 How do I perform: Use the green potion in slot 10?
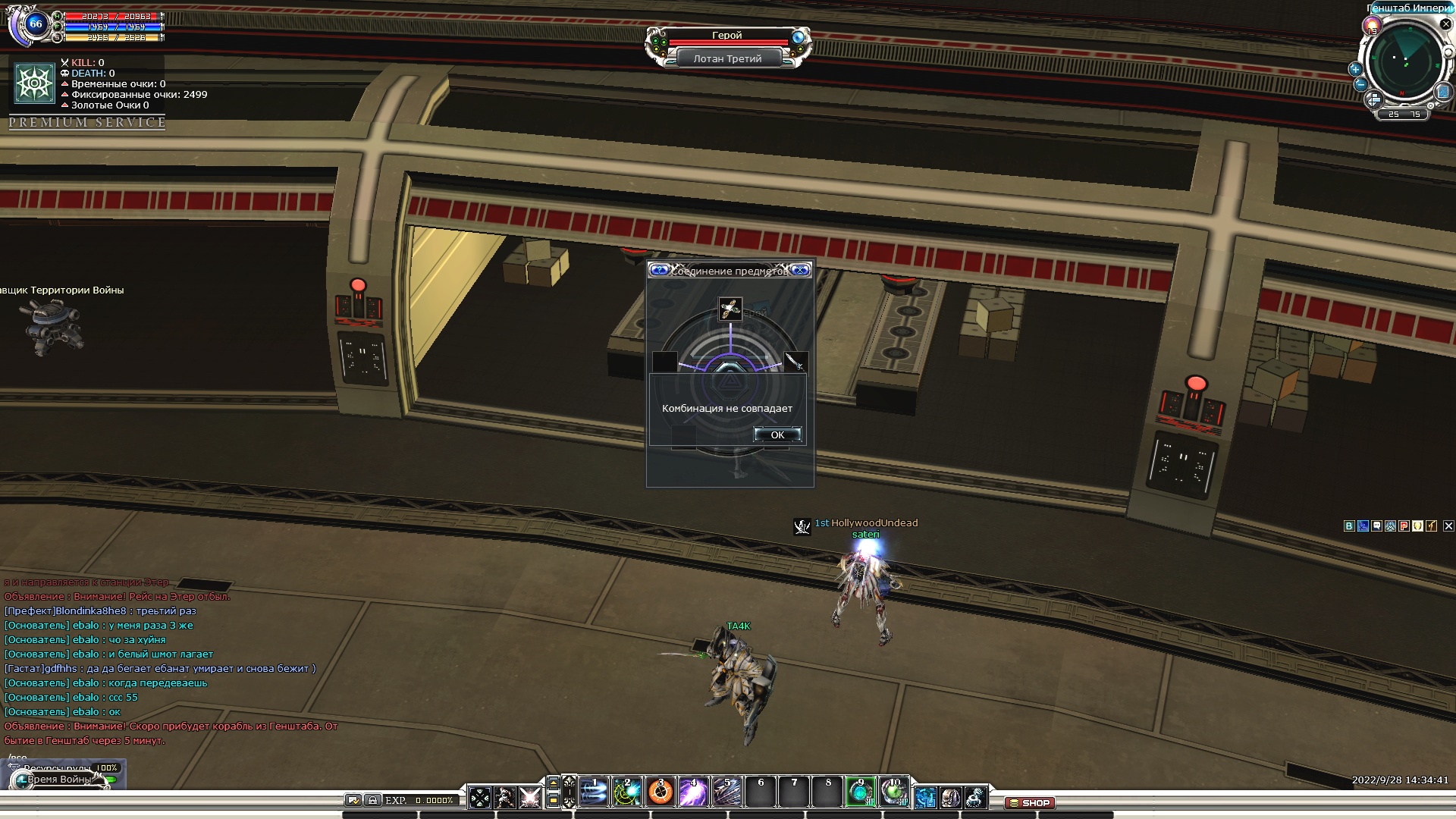[x=893, y=792]
